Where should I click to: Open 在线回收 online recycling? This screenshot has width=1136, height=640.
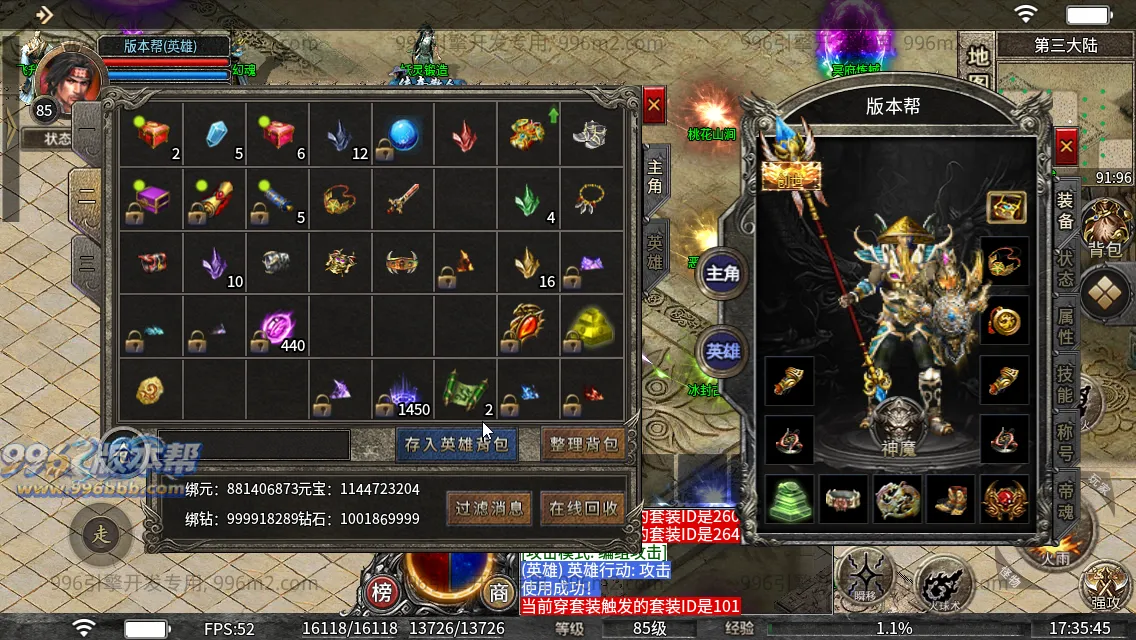coord(583,508)
